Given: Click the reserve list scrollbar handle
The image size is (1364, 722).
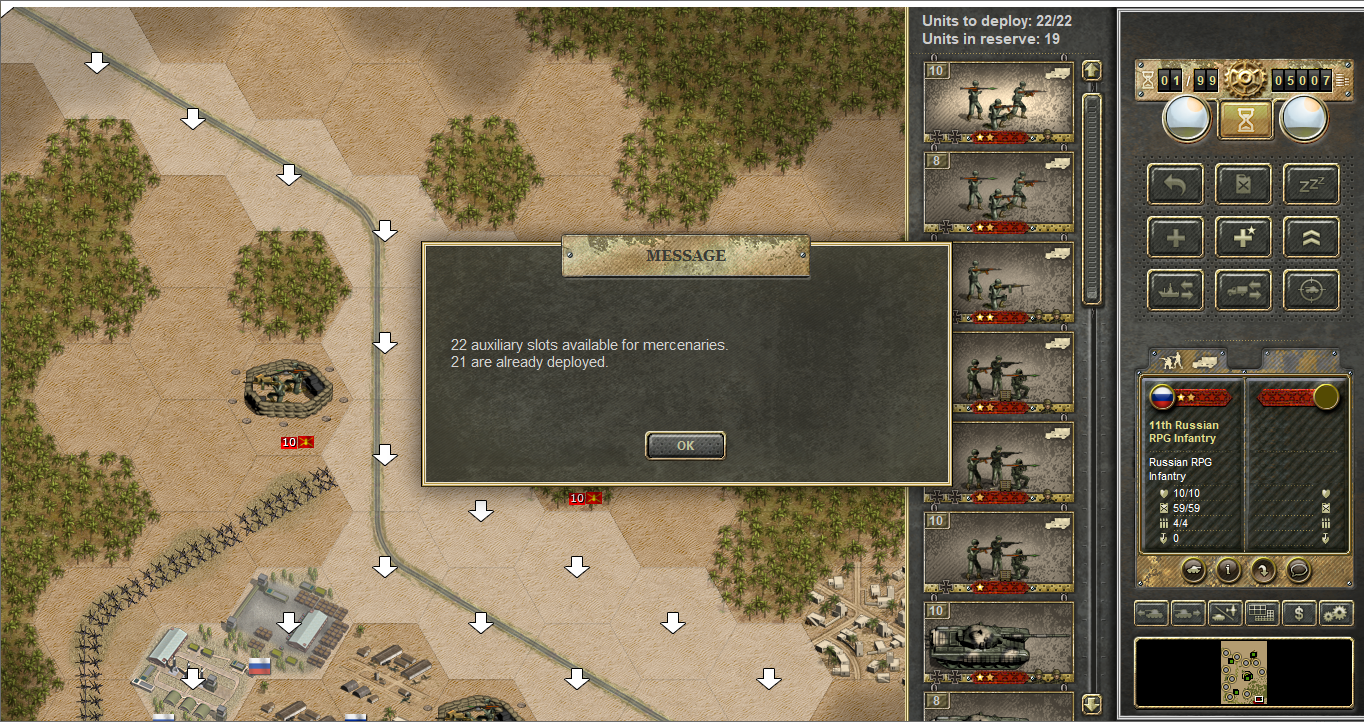Looking at the screenshot, I should tap(1092, 200).
